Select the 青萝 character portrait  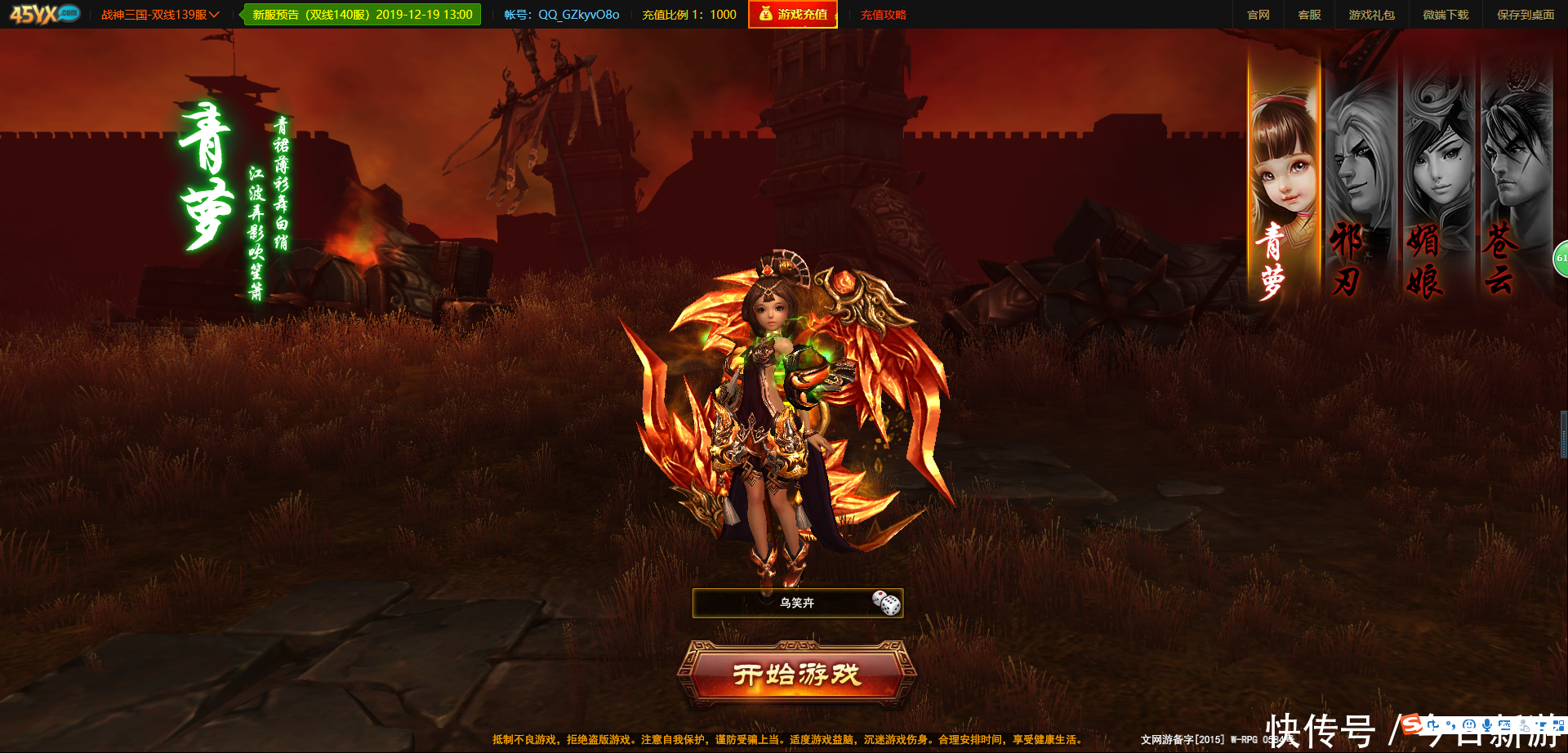(x=1284, y=180)
